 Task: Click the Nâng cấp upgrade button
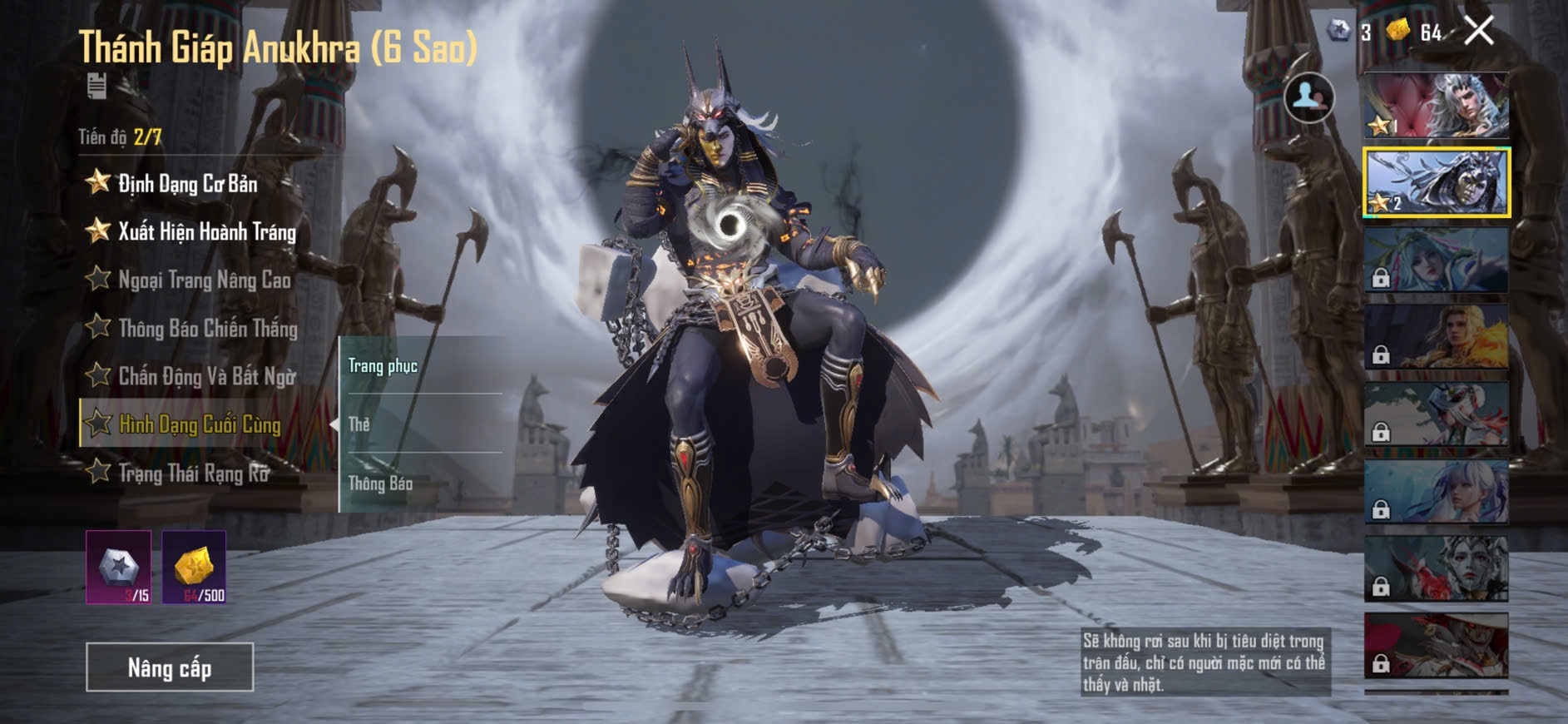click(x=170, y=667)
